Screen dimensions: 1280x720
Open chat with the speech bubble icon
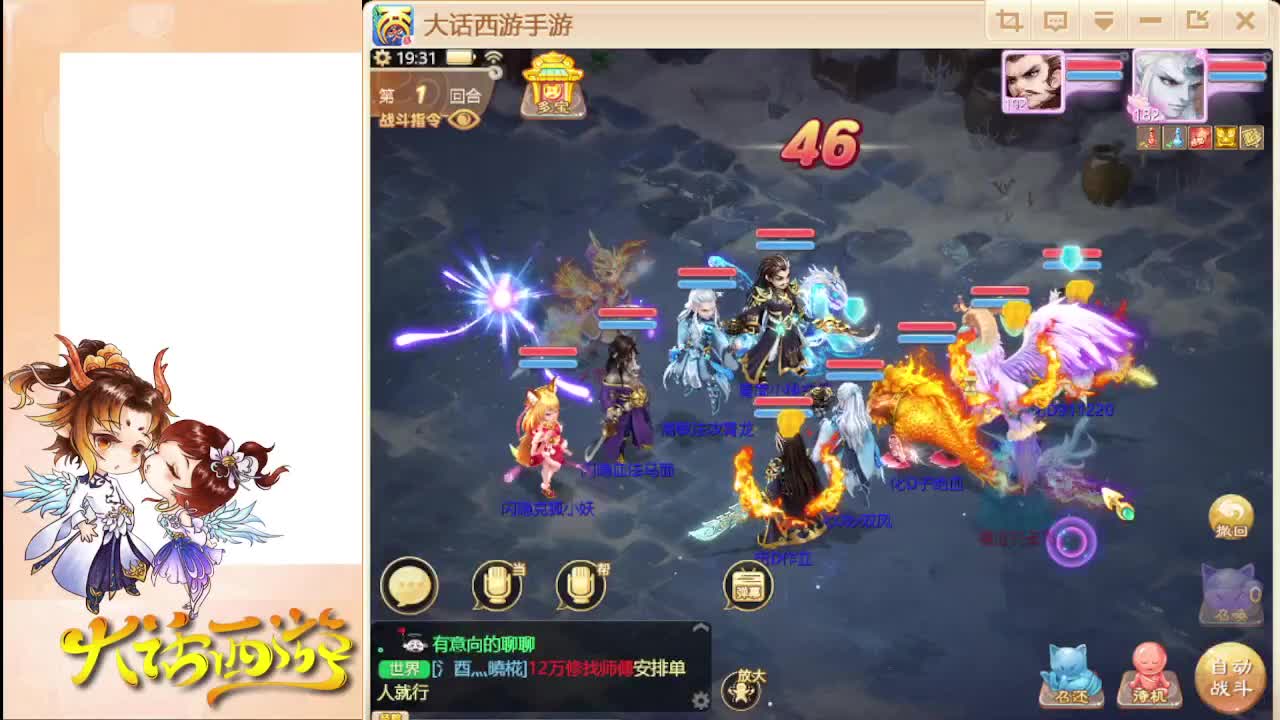pos(412,585)
